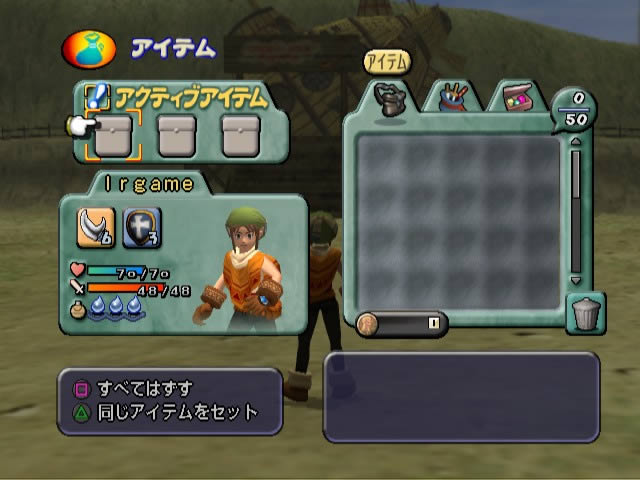Choose the shield defense stat icon
The image size is (640, 480).
(x=139, y=231)
